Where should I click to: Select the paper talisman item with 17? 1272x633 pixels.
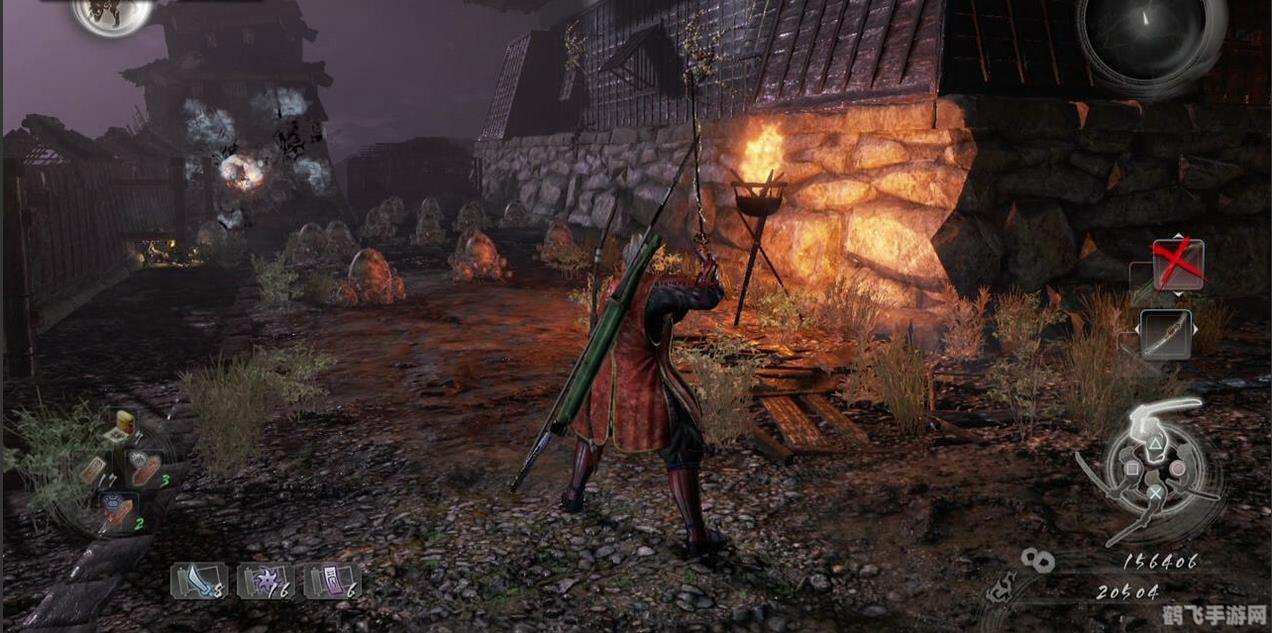[x=92, y=469]
